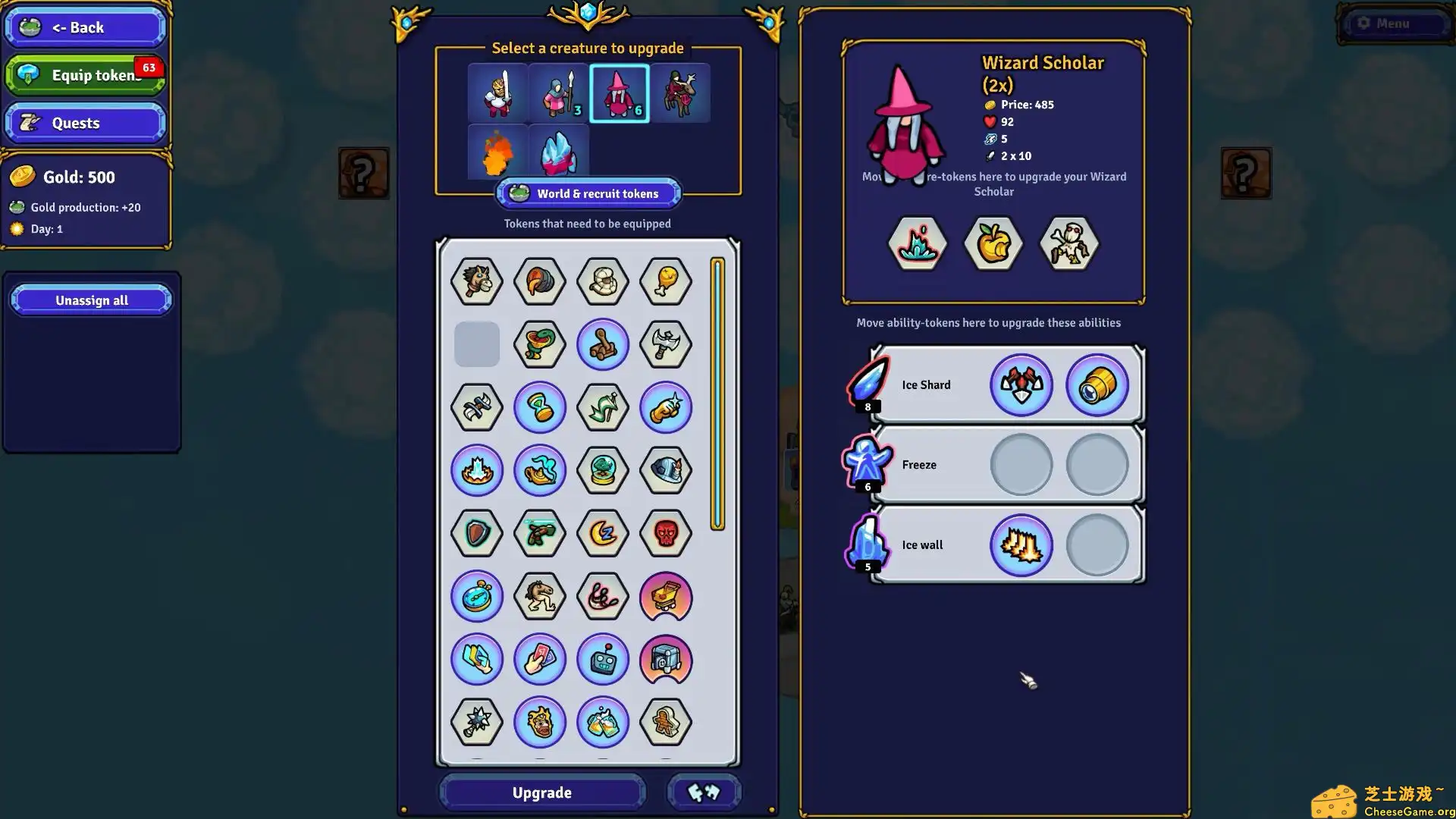Select the ice crystal creature
Viewport: 1456px width, 819px height.
point(559,151)
